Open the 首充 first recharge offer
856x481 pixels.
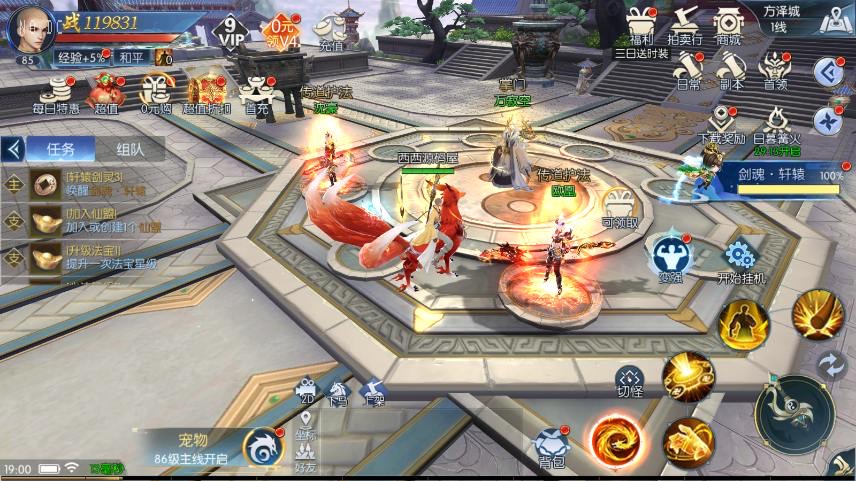point(256,93)
